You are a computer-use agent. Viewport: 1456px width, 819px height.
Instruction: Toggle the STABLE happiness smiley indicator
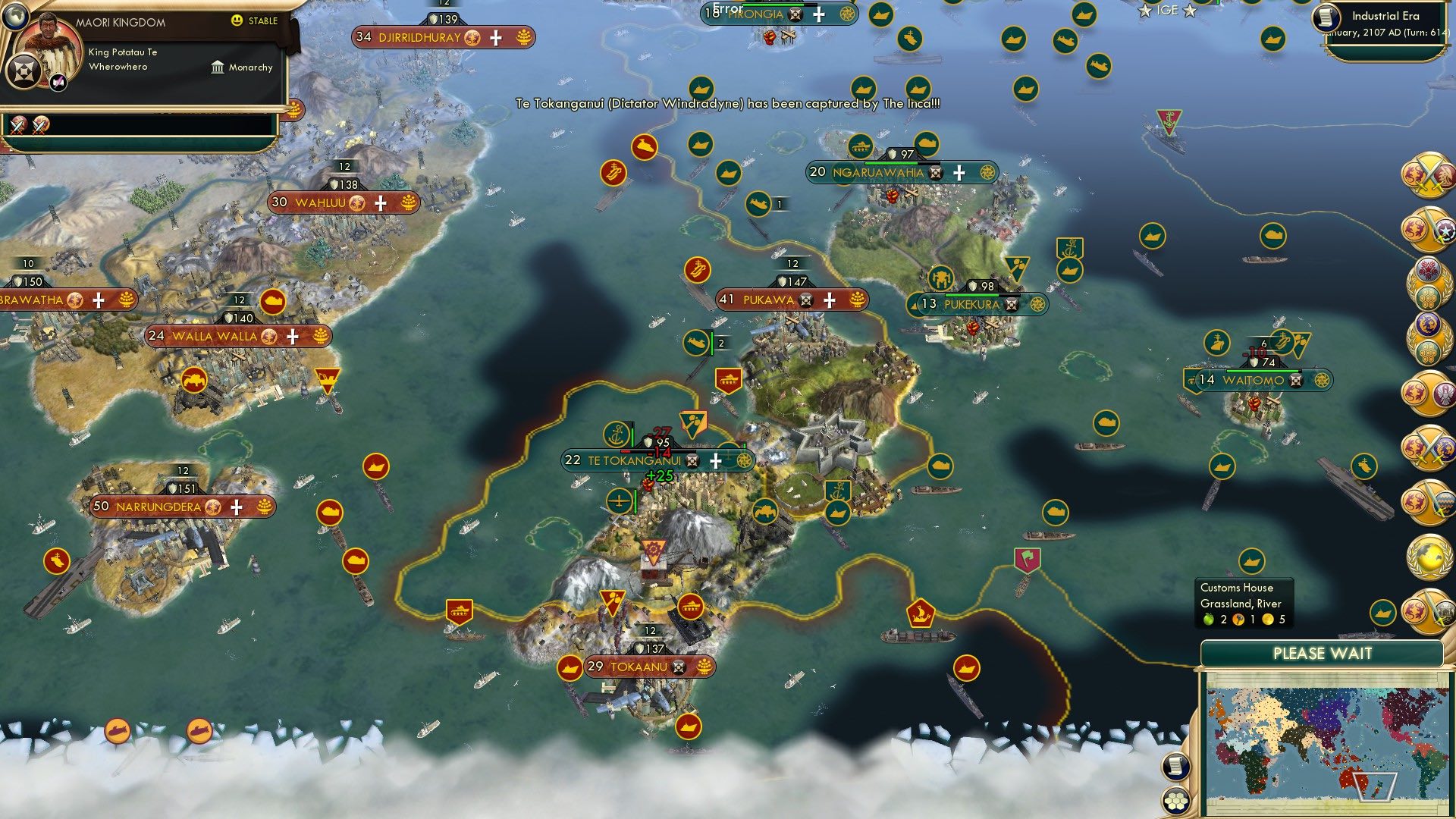[239, 20]
